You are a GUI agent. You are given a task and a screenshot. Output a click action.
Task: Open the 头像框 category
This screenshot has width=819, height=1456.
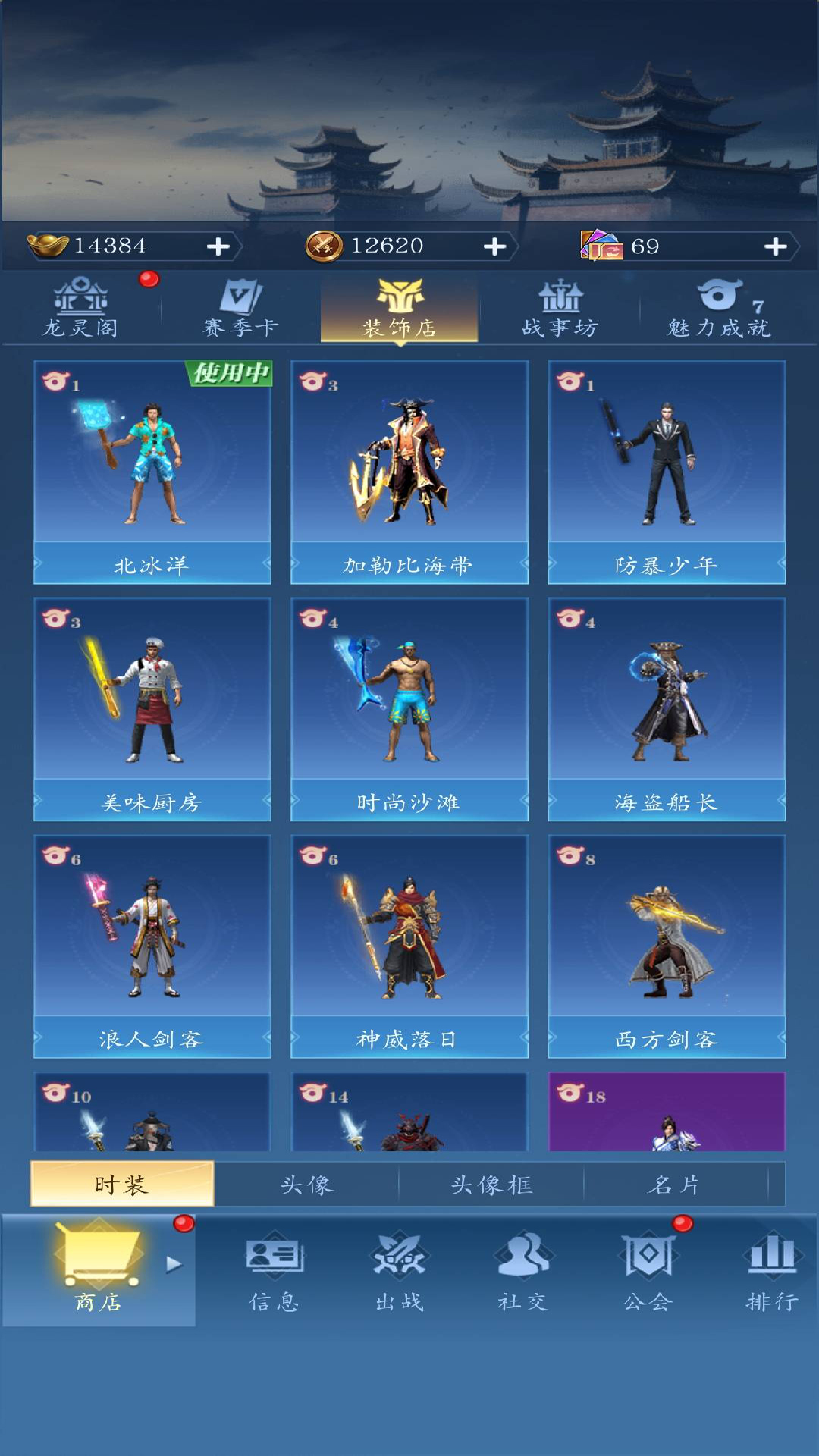[x=491, y=1184]
